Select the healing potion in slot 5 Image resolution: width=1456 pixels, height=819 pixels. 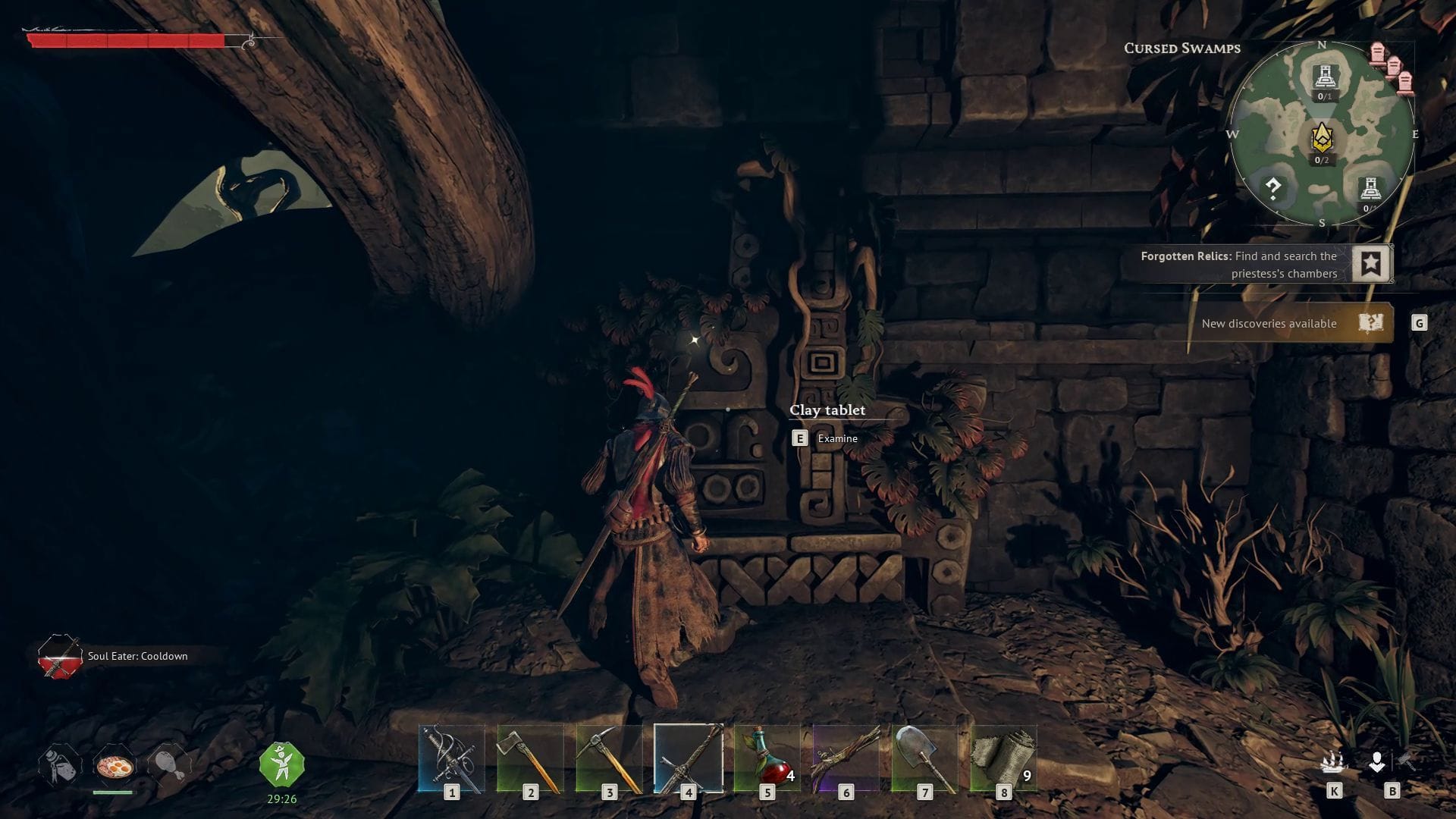(x=767, y=758)
